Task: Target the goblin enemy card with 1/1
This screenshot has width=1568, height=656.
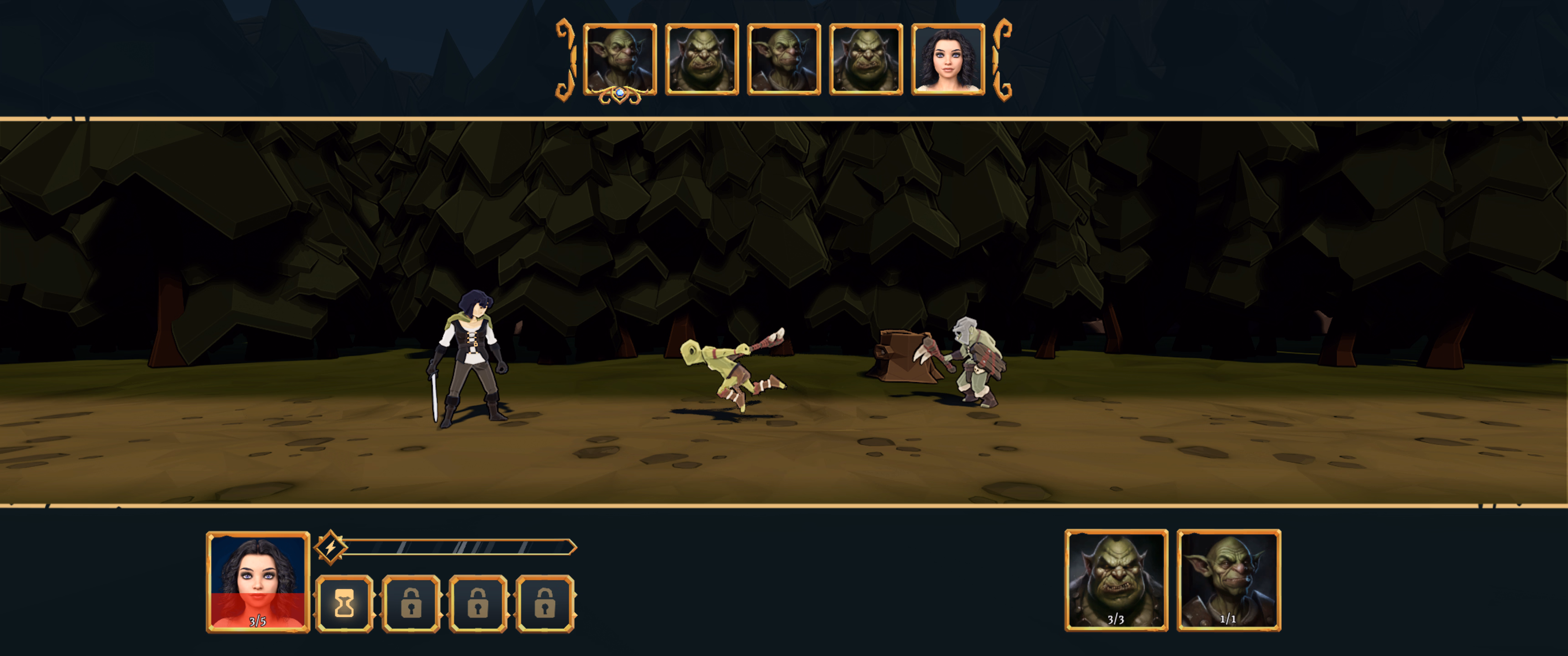Action: coord(1228,580)
